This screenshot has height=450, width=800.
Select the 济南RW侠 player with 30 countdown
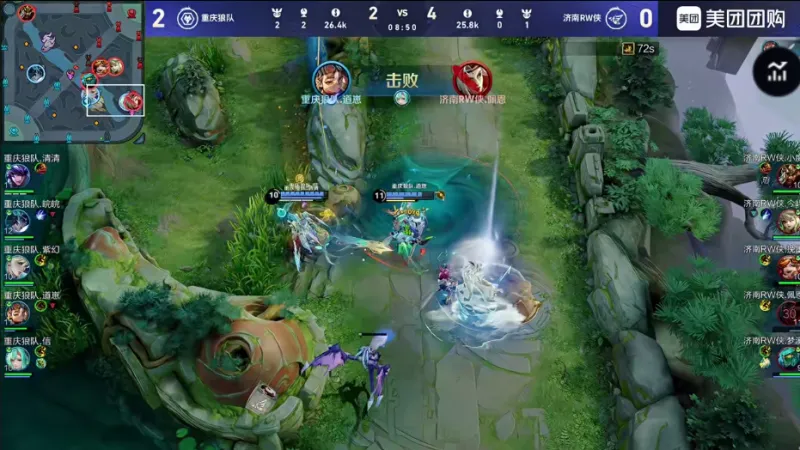(788, 314)
